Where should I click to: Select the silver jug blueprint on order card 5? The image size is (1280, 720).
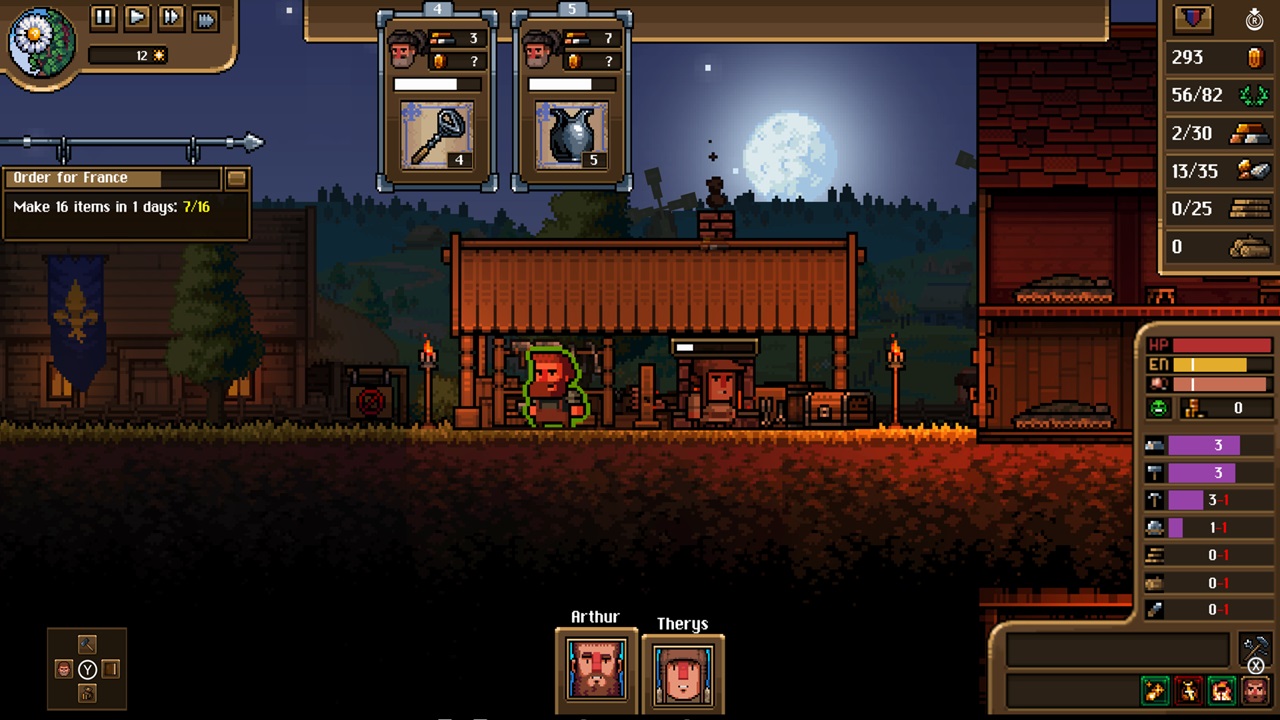570,135
